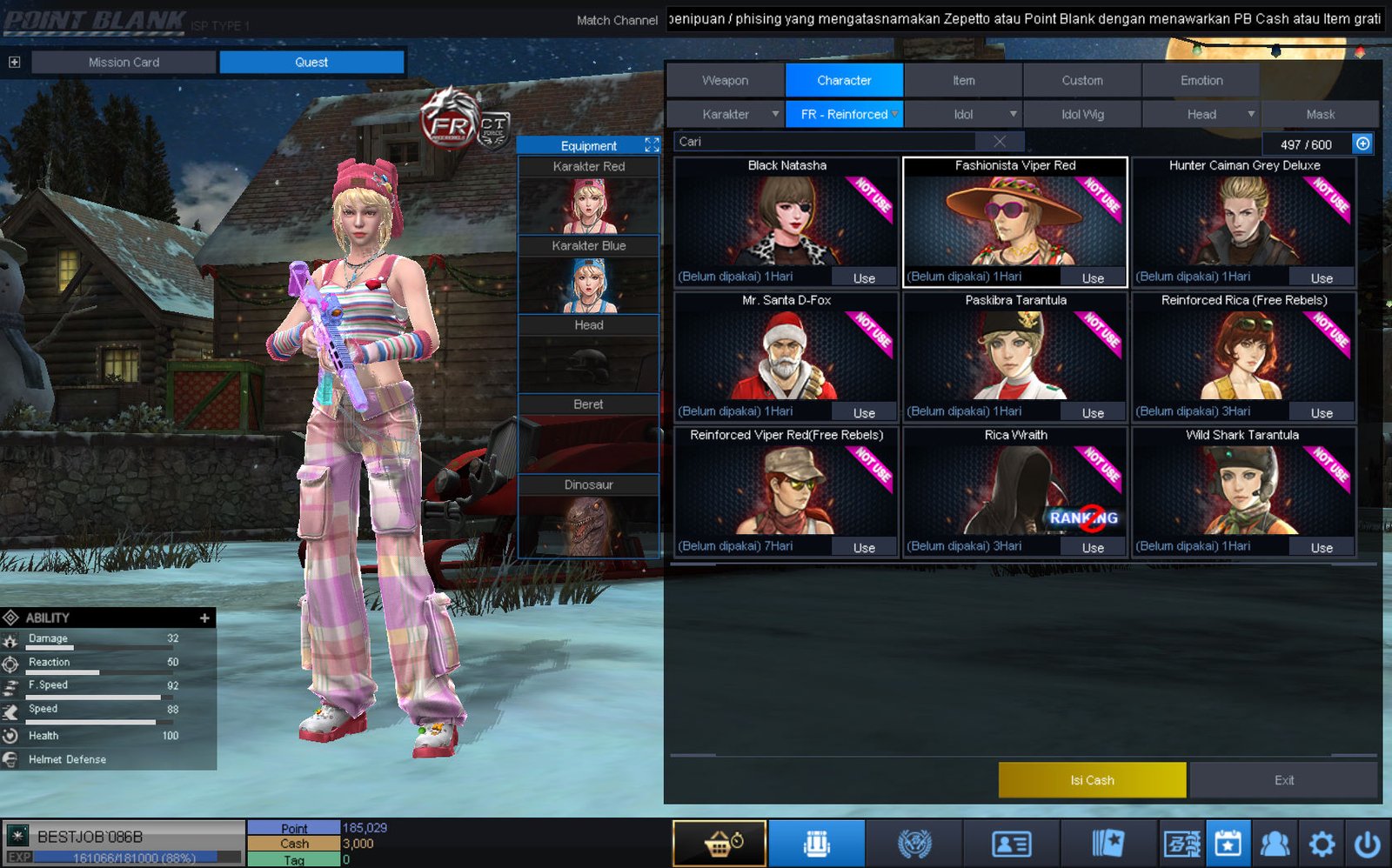Viewport: 1392px width, 868px height.
Task: Use the Black Natasha character
Action: click(863, 278)
